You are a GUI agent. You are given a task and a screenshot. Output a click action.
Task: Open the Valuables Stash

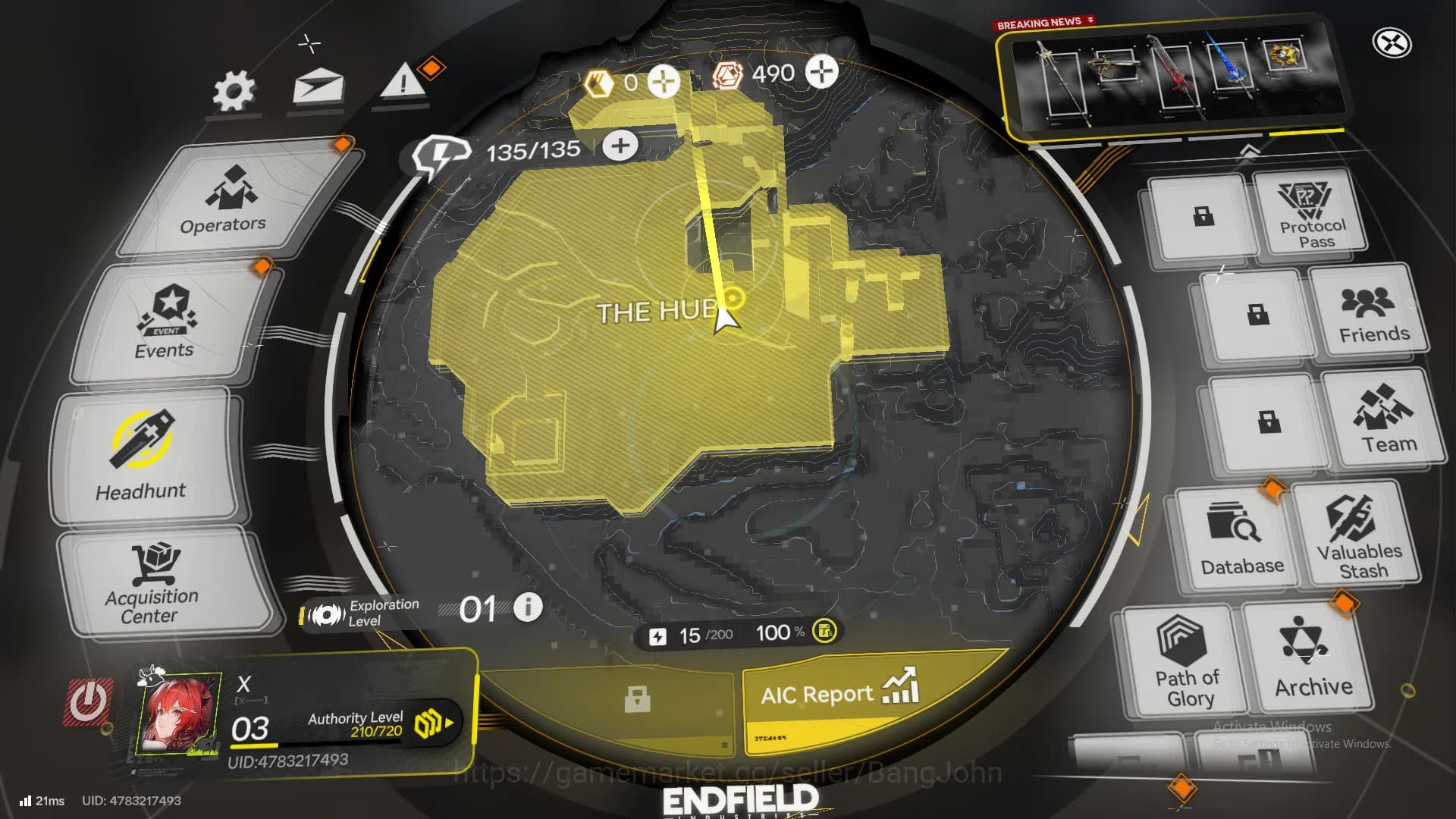pos(1359,535)
